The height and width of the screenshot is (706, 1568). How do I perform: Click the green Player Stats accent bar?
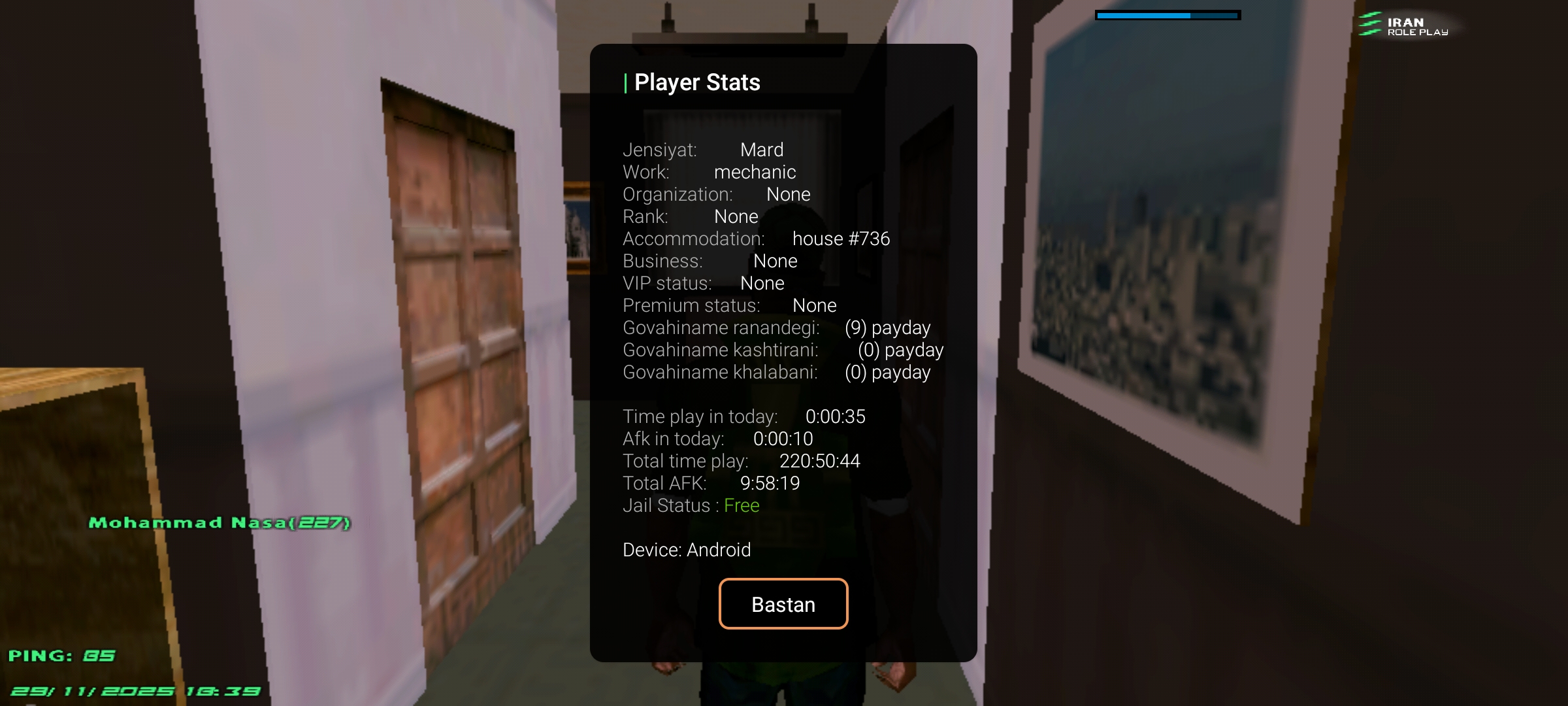(x=627, y=82)
